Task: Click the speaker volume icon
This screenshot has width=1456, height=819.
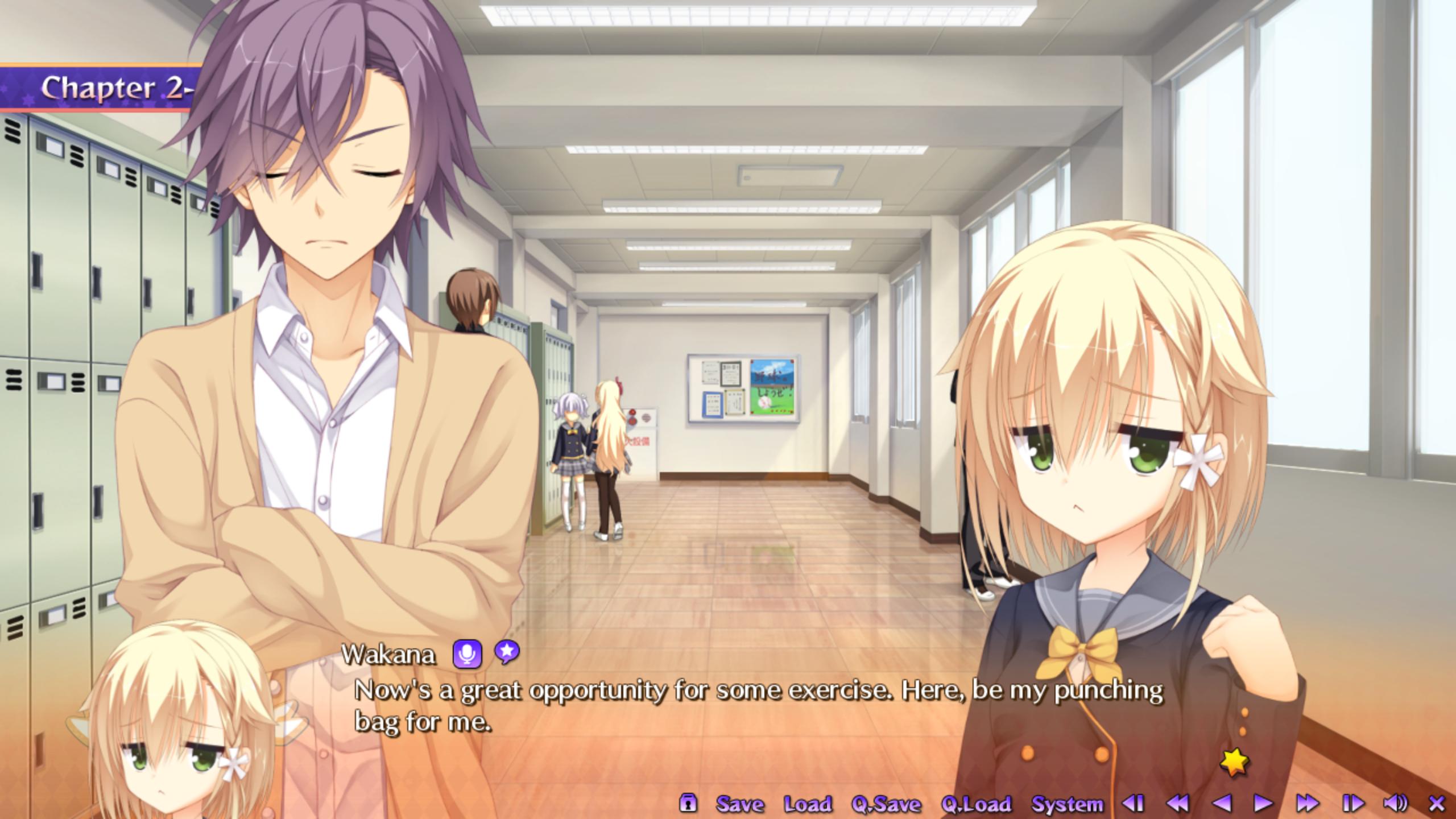Action: click(1395, 803)
